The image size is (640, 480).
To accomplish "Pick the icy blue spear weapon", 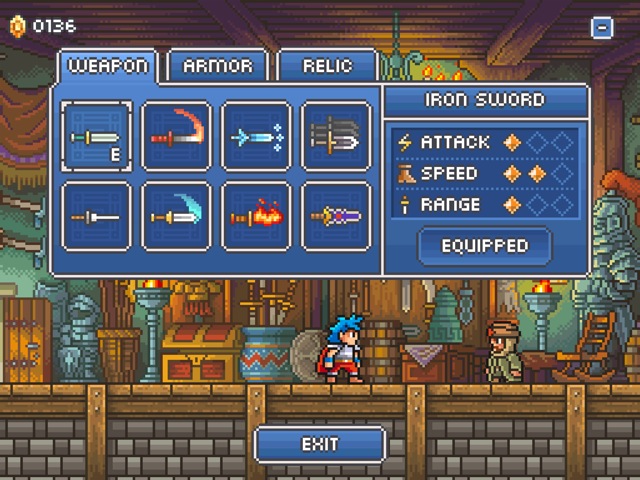I will point(257,136).
